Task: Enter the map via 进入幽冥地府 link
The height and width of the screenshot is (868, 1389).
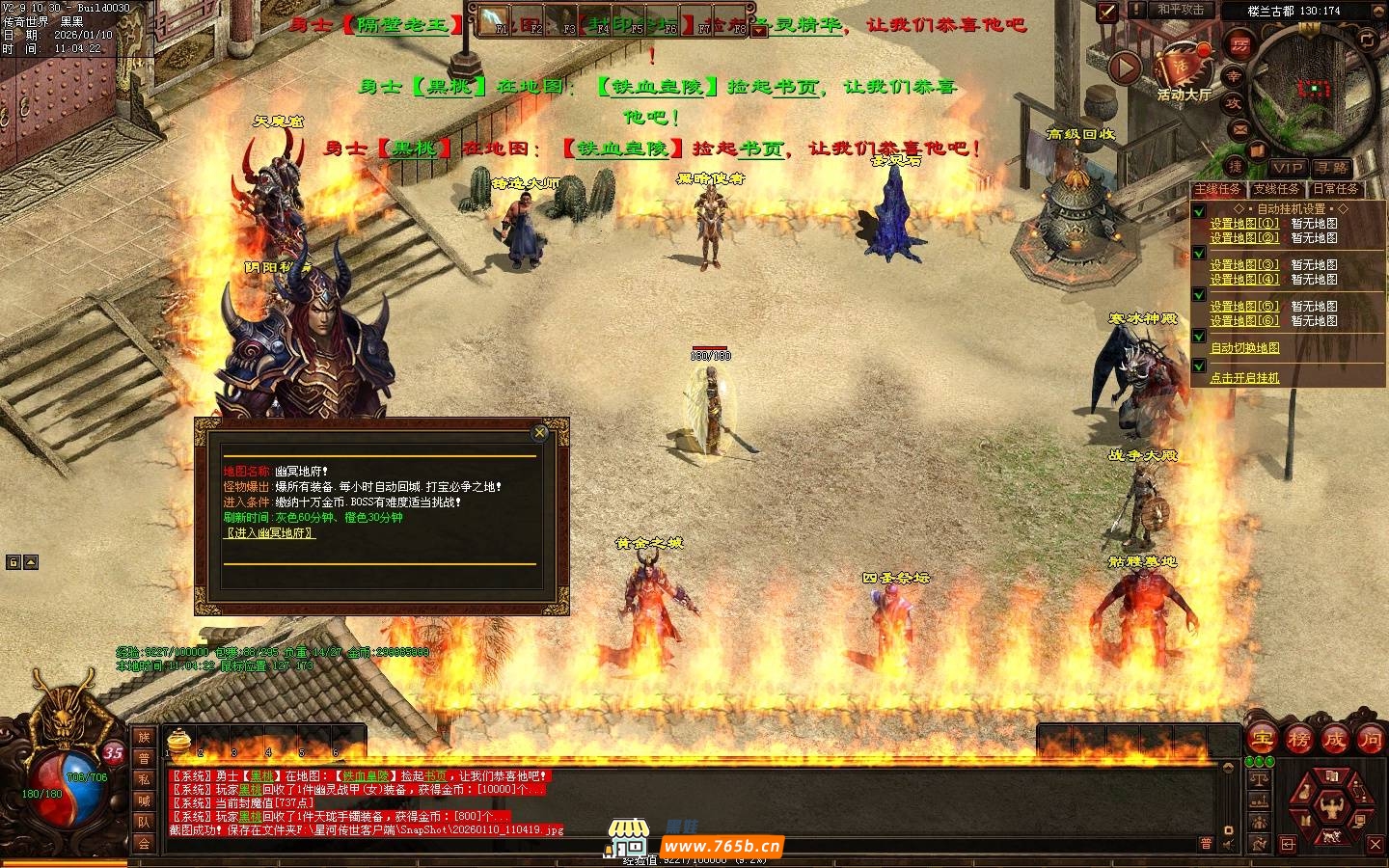Action: (269, 532)
